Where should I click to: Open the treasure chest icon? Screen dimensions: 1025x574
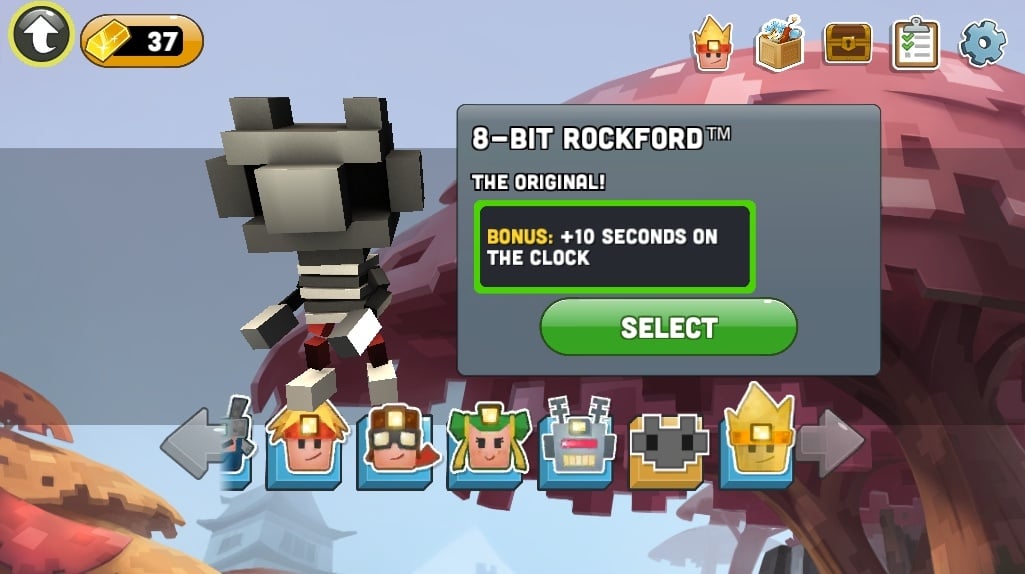(x=847, y=43)
